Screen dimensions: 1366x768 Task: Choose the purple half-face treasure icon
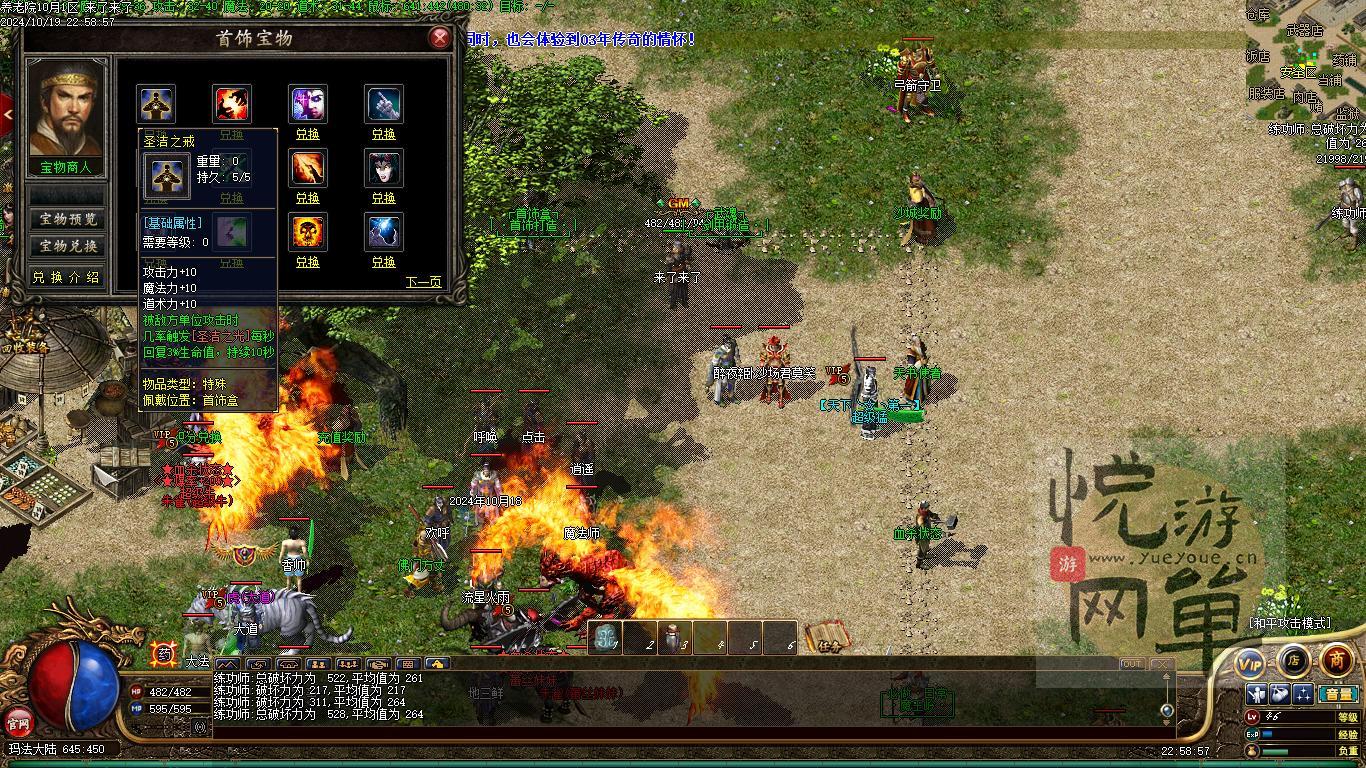pos(308,104)
